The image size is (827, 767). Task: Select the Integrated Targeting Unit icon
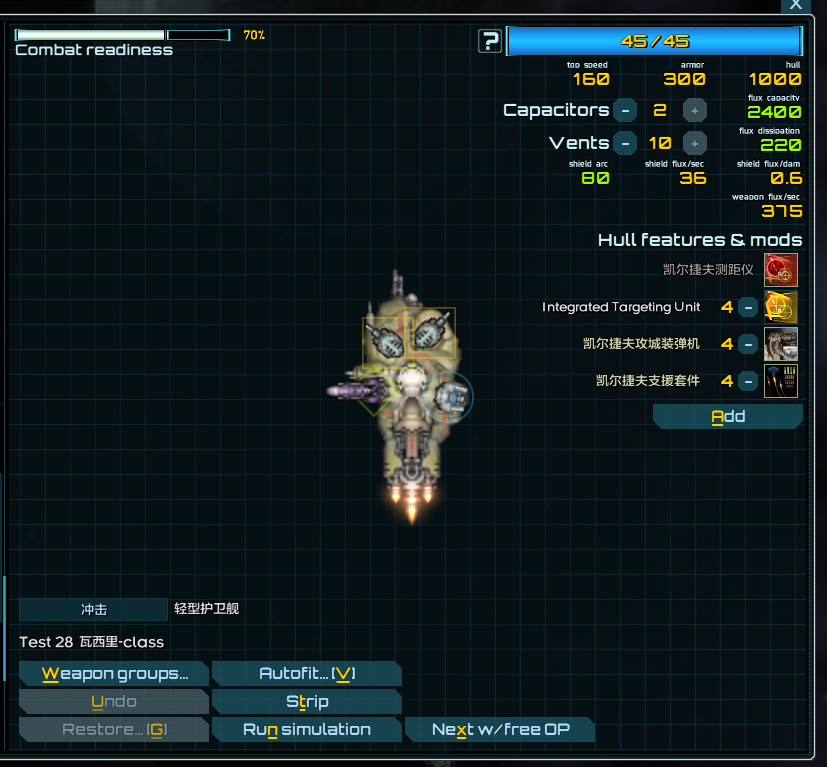tap(781, 307)
